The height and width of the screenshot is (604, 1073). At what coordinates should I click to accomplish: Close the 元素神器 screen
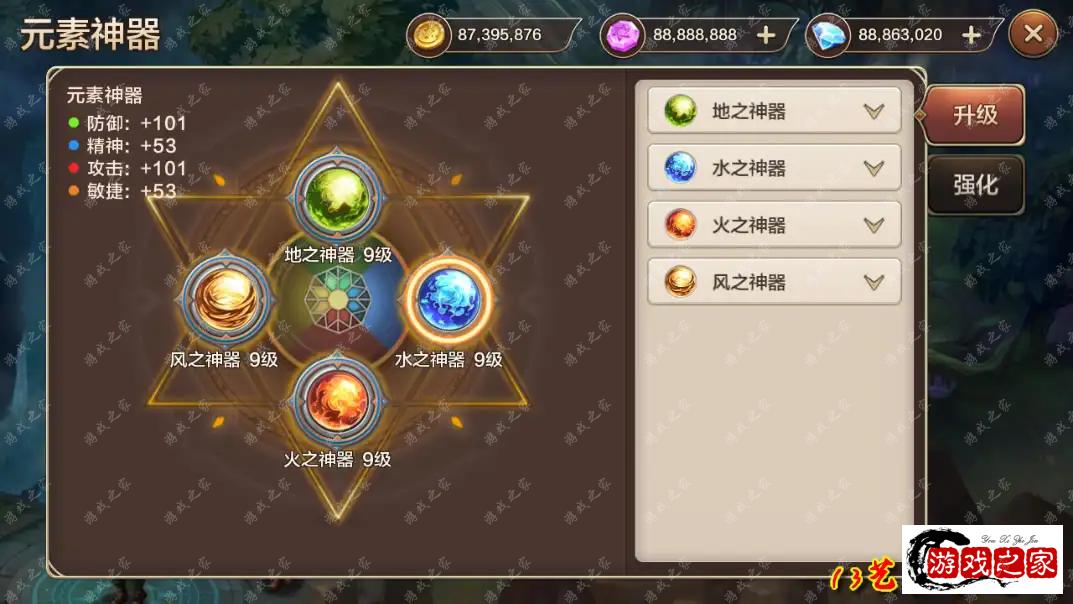(1033, 35)
